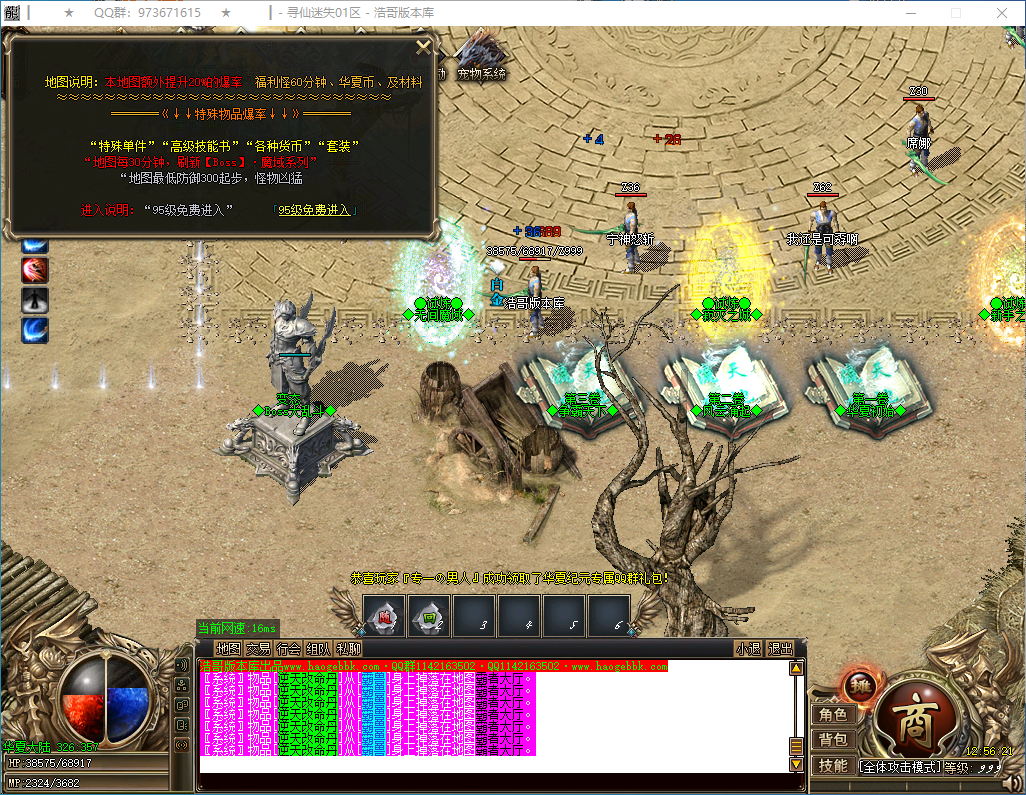This screenshot has width=1026, height=795.
Task: Open the 行会 guild tab
Action: (289, 649)
